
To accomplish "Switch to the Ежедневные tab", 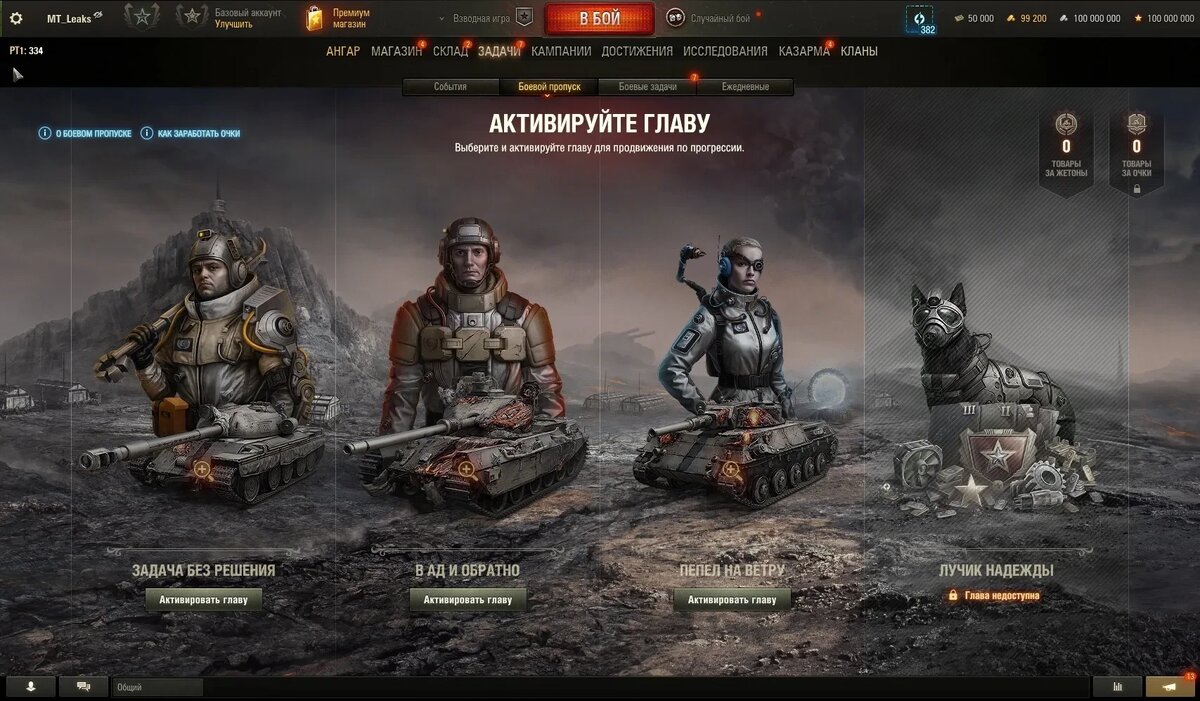I will [x=745, y=87].
